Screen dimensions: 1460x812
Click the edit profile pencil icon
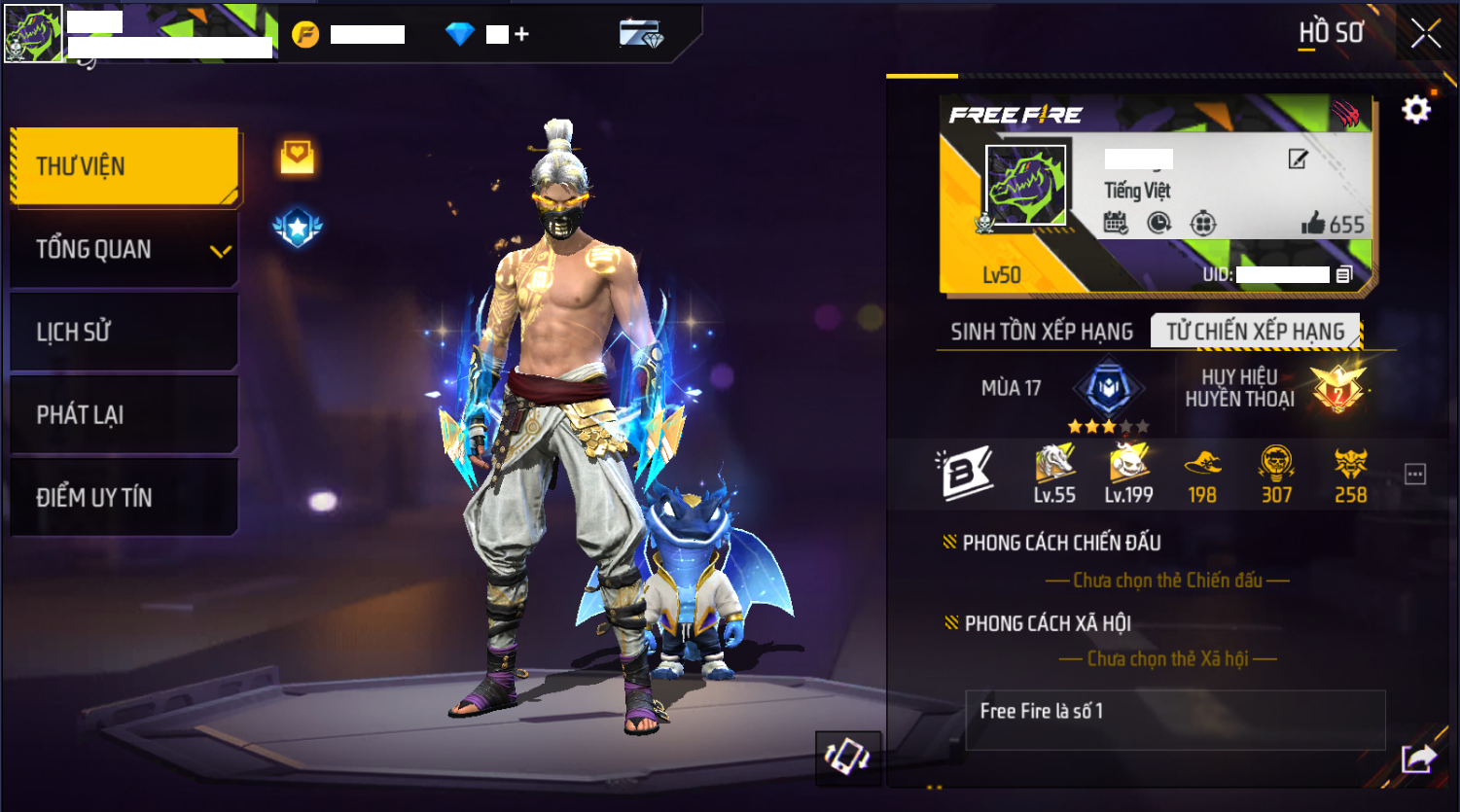(1298, 159)
